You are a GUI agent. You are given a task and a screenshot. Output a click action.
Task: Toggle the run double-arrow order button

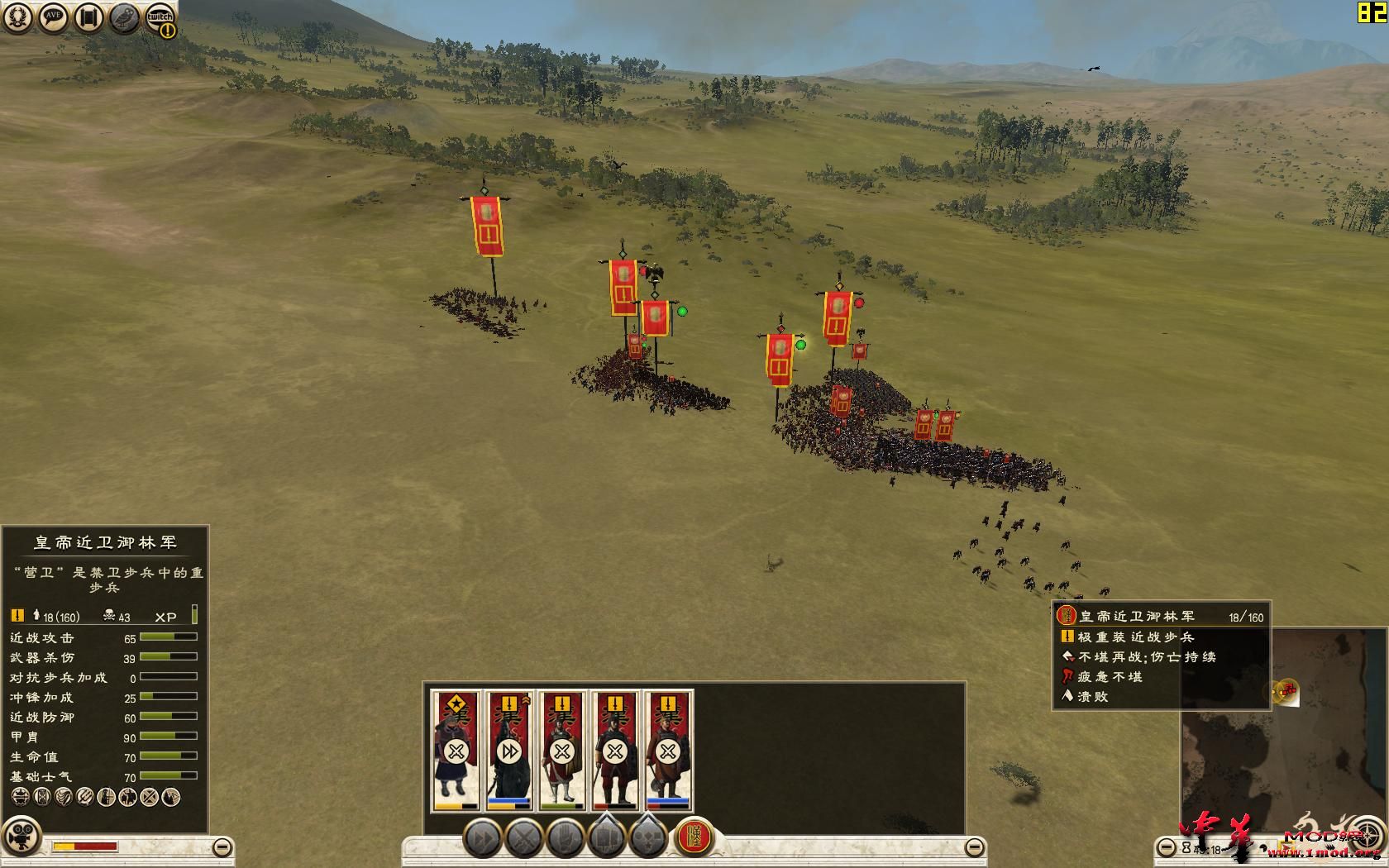click(x=482, y=839)
